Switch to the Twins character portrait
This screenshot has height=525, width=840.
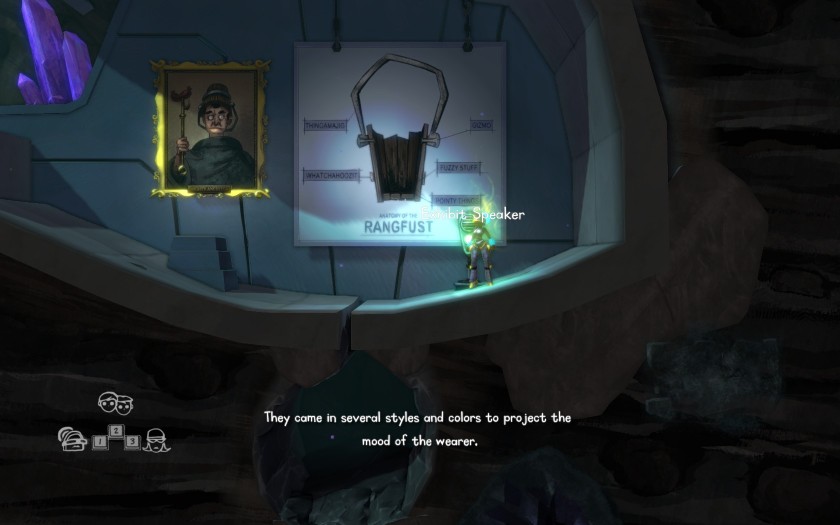point(115,404)
